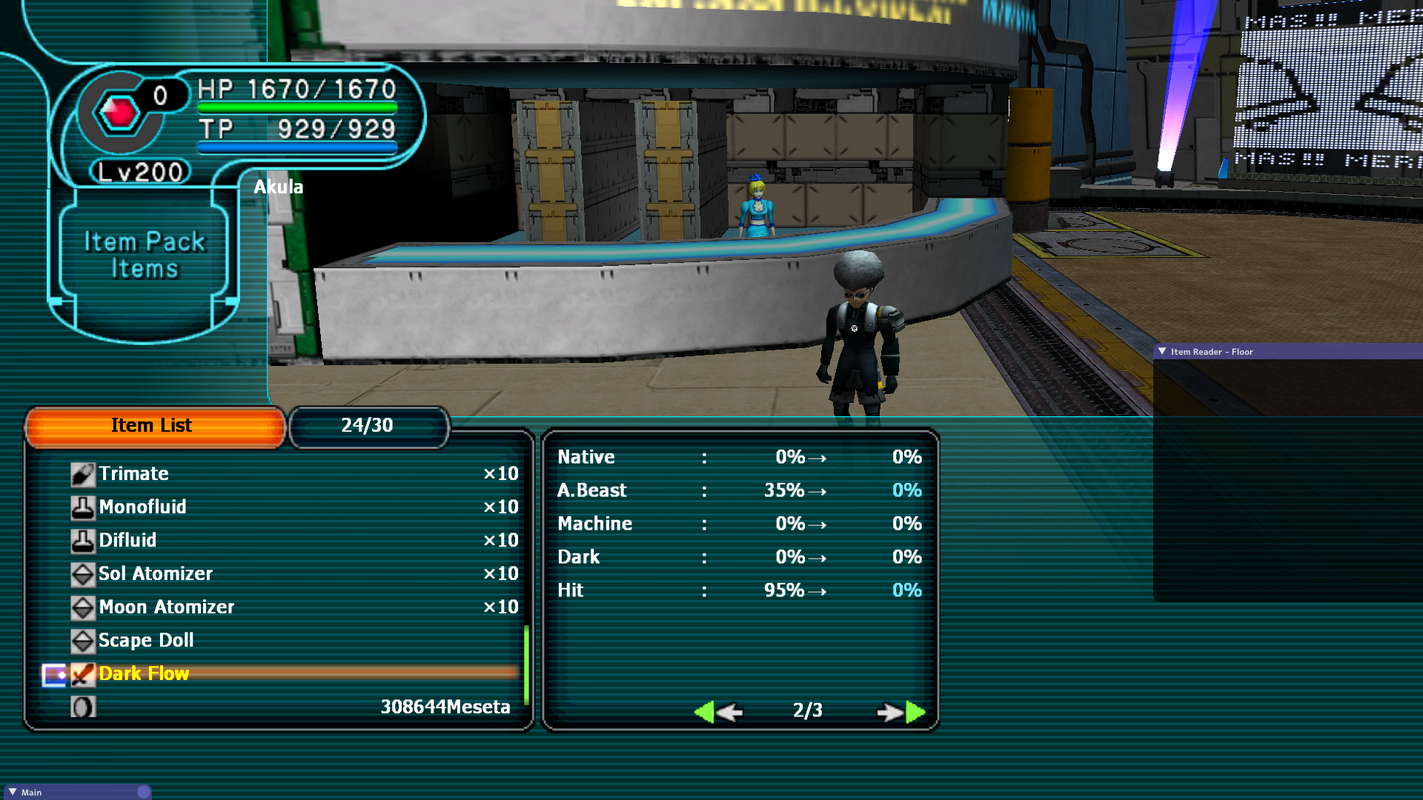Select the Trimate item icon
The image size is (1423, 800).
pos(83,473)
